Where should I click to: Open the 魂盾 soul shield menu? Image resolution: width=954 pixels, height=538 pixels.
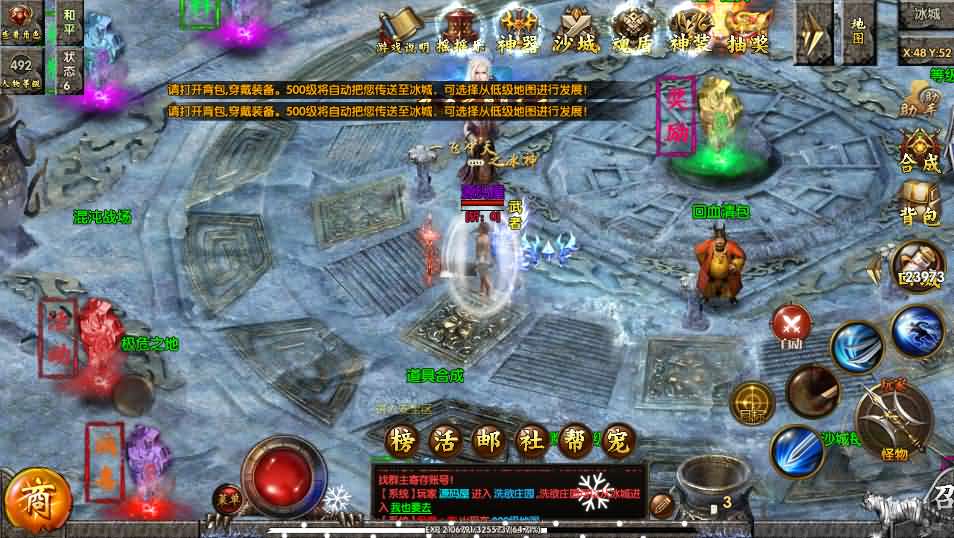pyautogui.click(x=634, y=27)
